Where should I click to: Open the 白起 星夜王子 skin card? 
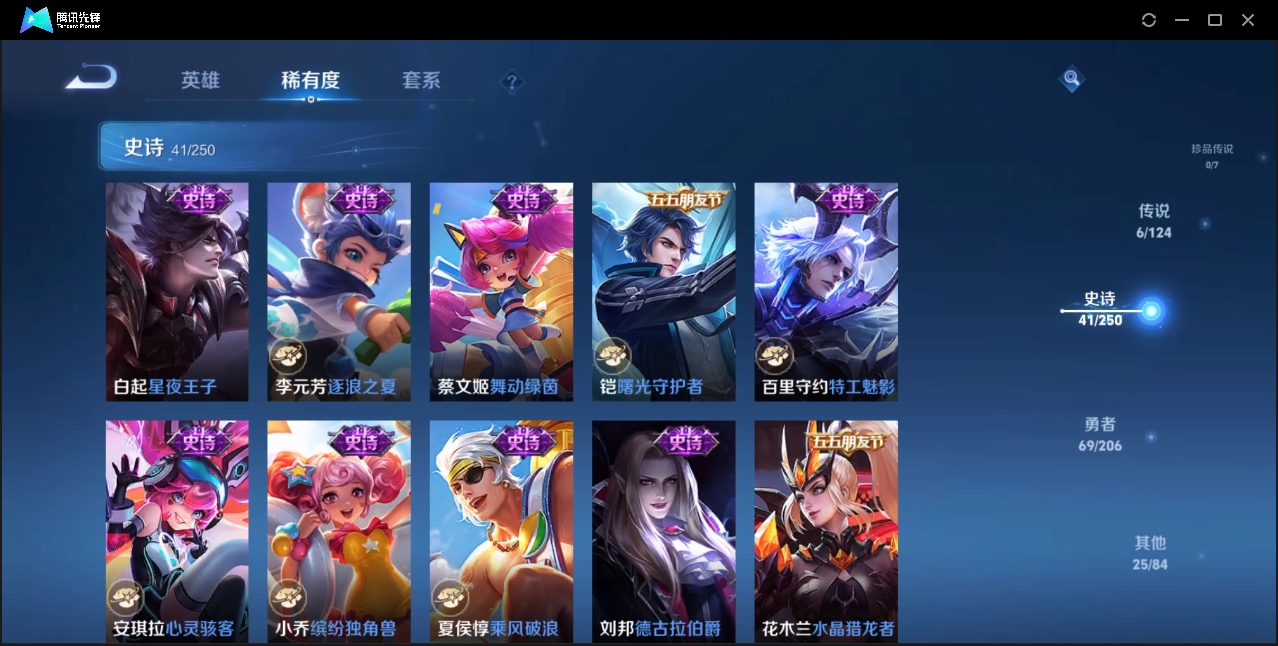tap(177, 292)
